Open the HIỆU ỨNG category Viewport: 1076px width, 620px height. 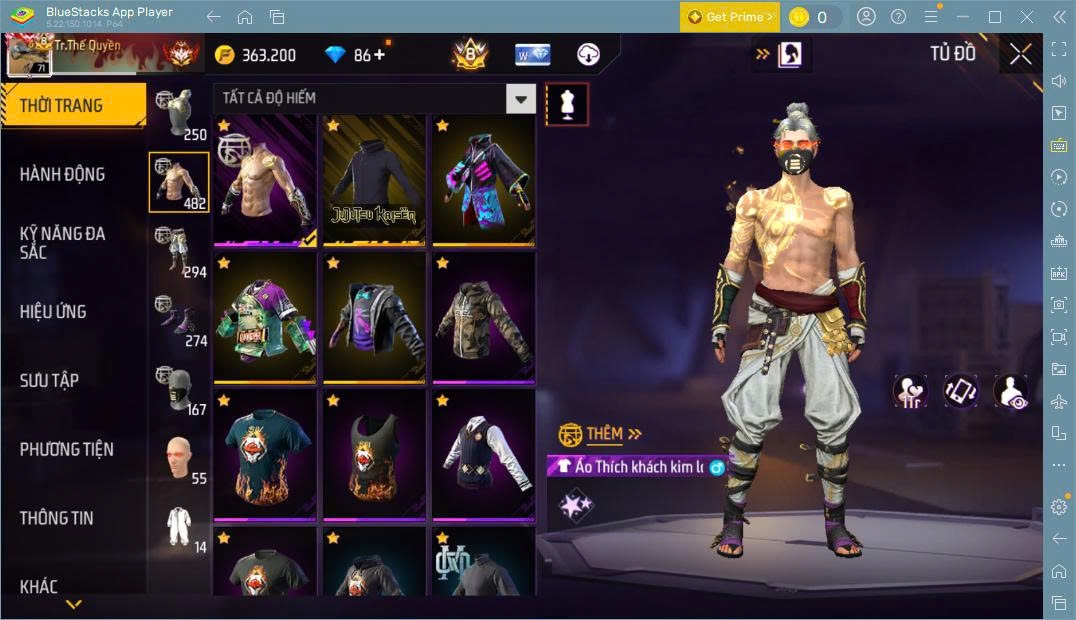click(x=53, y=311)
